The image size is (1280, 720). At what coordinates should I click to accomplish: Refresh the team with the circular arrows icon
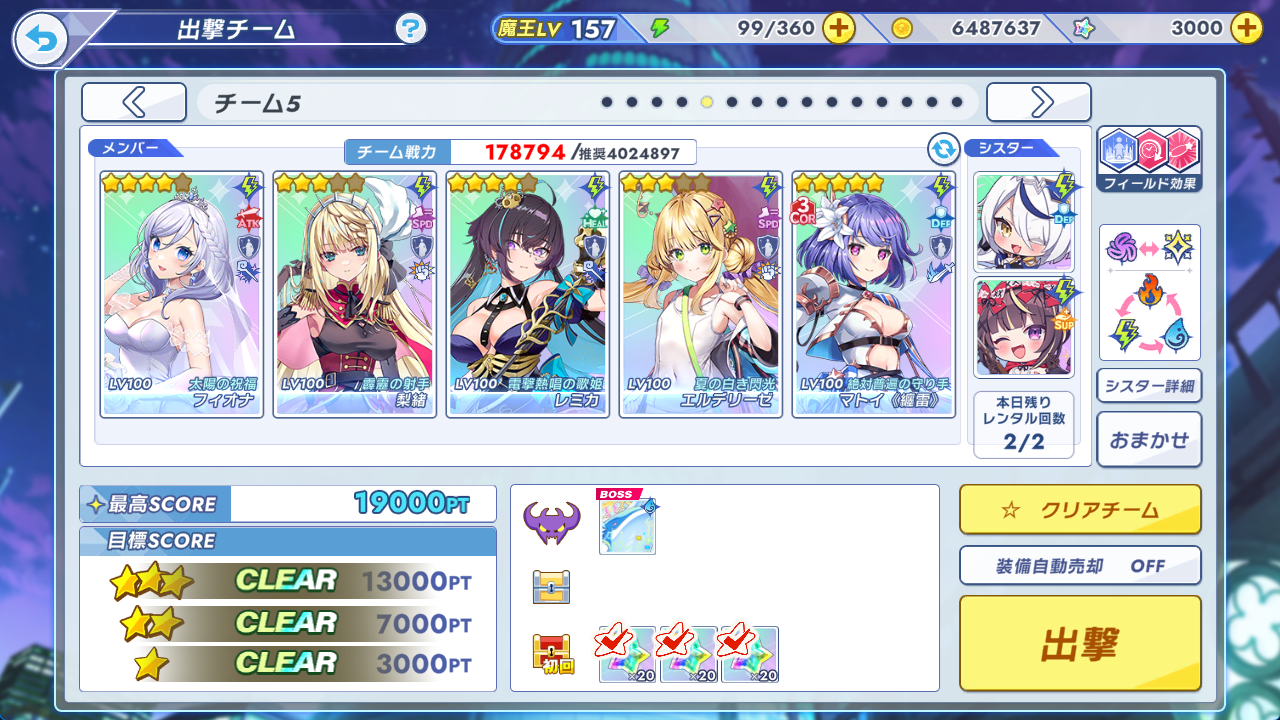click(943, 150)
